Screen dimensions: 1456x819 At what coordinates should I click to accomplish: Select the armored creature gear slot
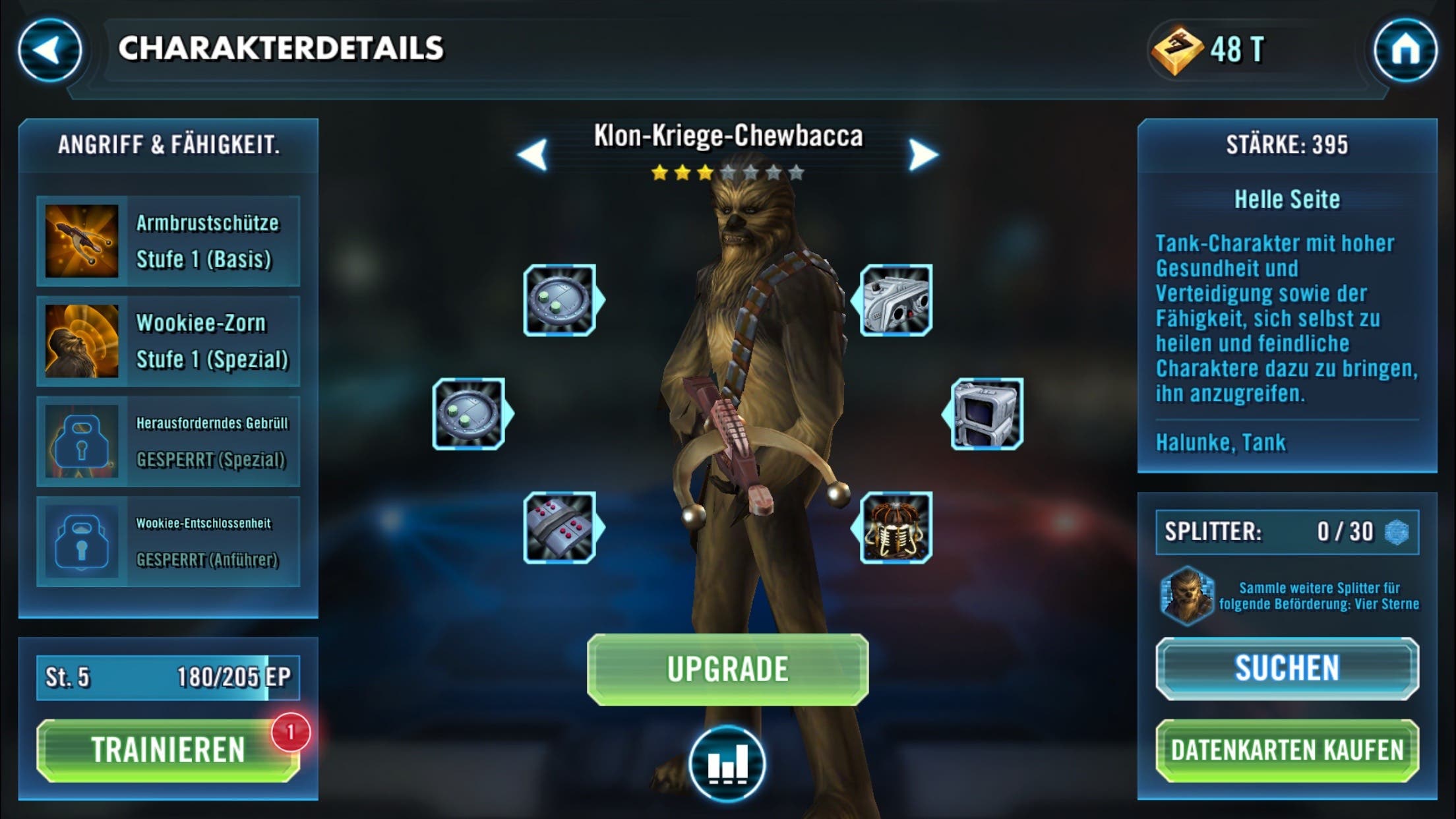point(895,528)
